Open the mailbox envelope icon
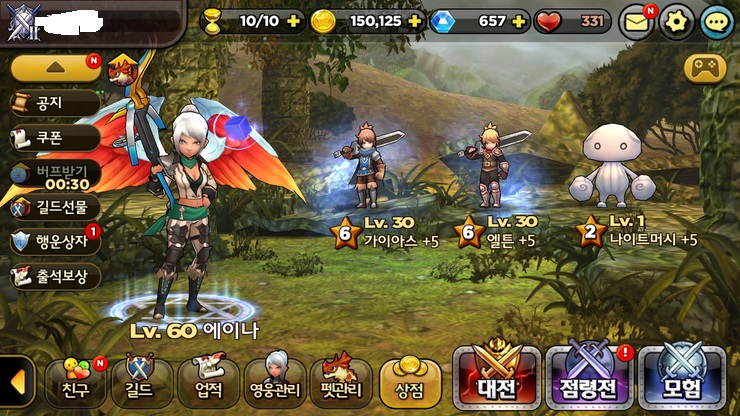This screenshot has width=740, height=416. point(636,21)
